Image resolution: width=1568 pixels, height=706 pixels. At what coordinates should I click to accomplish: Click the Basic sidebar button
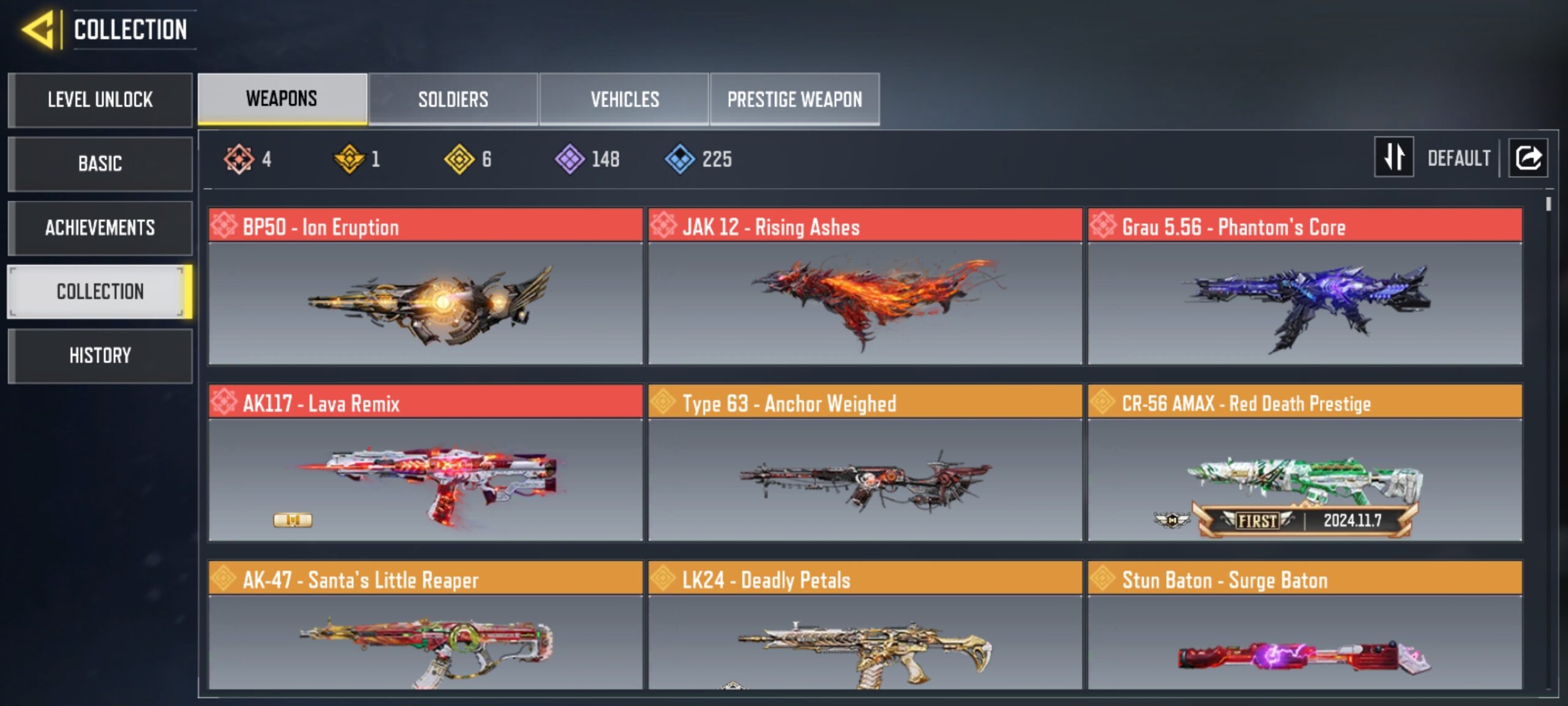click(x=100, y=164)
